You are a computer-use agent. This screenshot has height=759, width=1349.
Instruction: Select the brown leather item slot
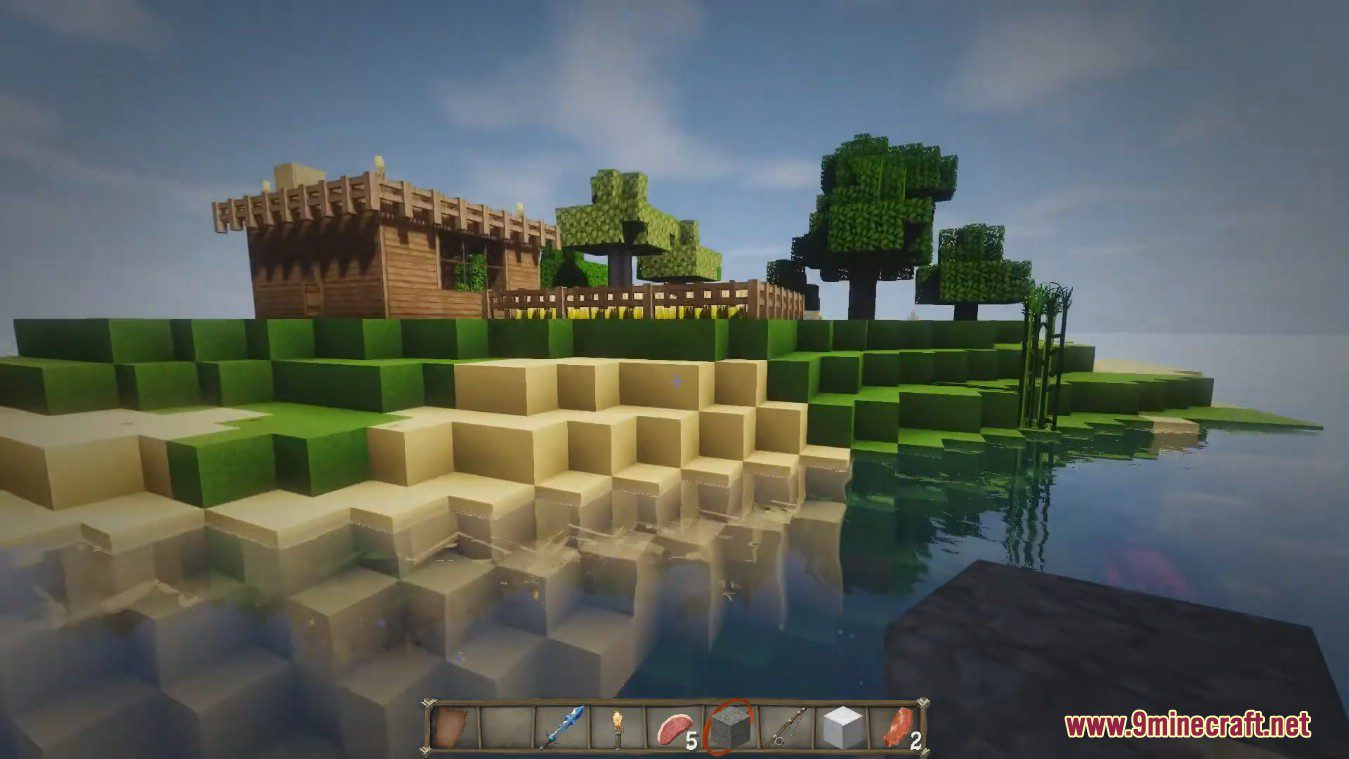[x=452, y=728]
